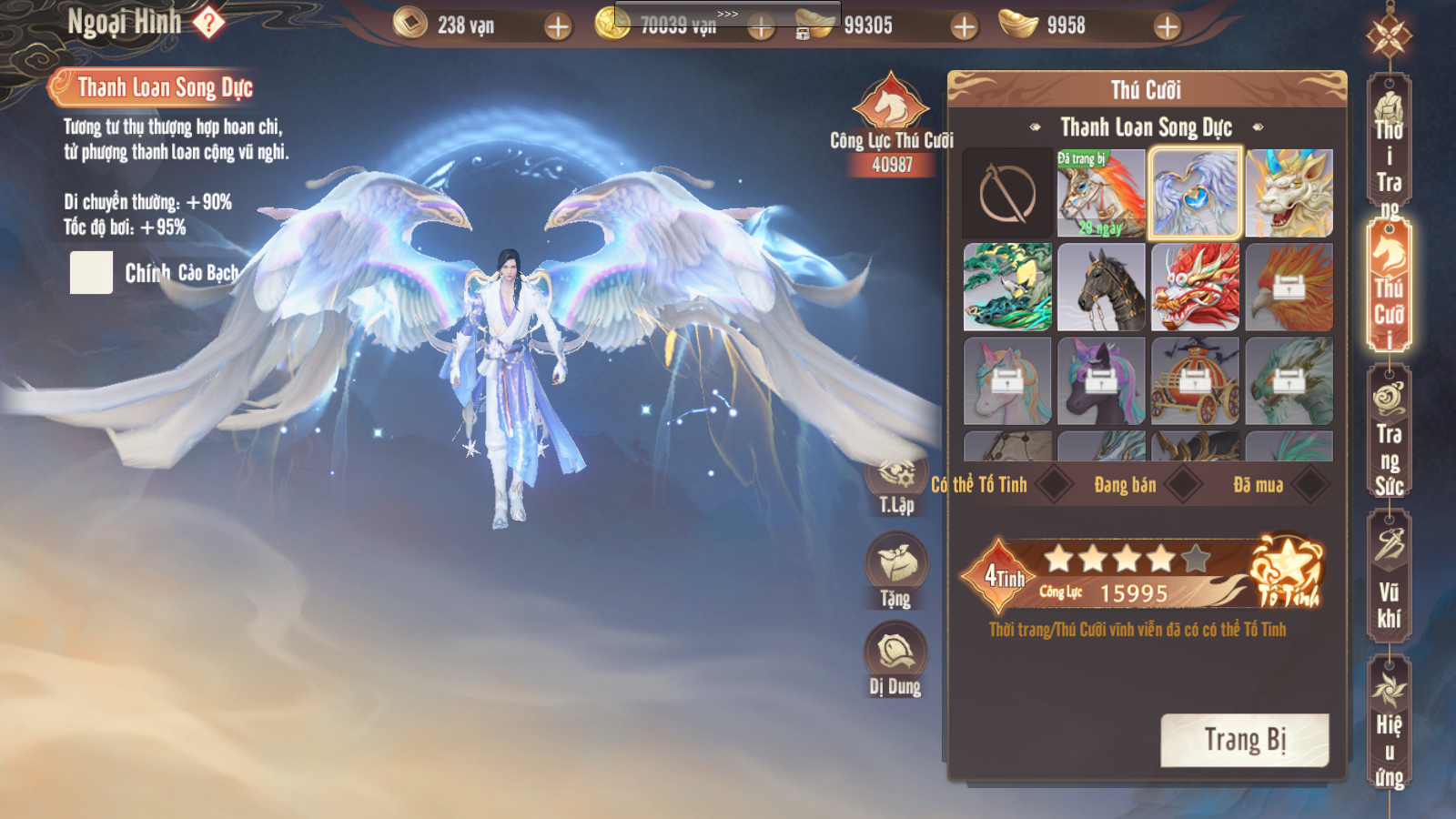1456x819 pixels.
Task: Select the equipped flame horse mount
Action: [1101, 193]
